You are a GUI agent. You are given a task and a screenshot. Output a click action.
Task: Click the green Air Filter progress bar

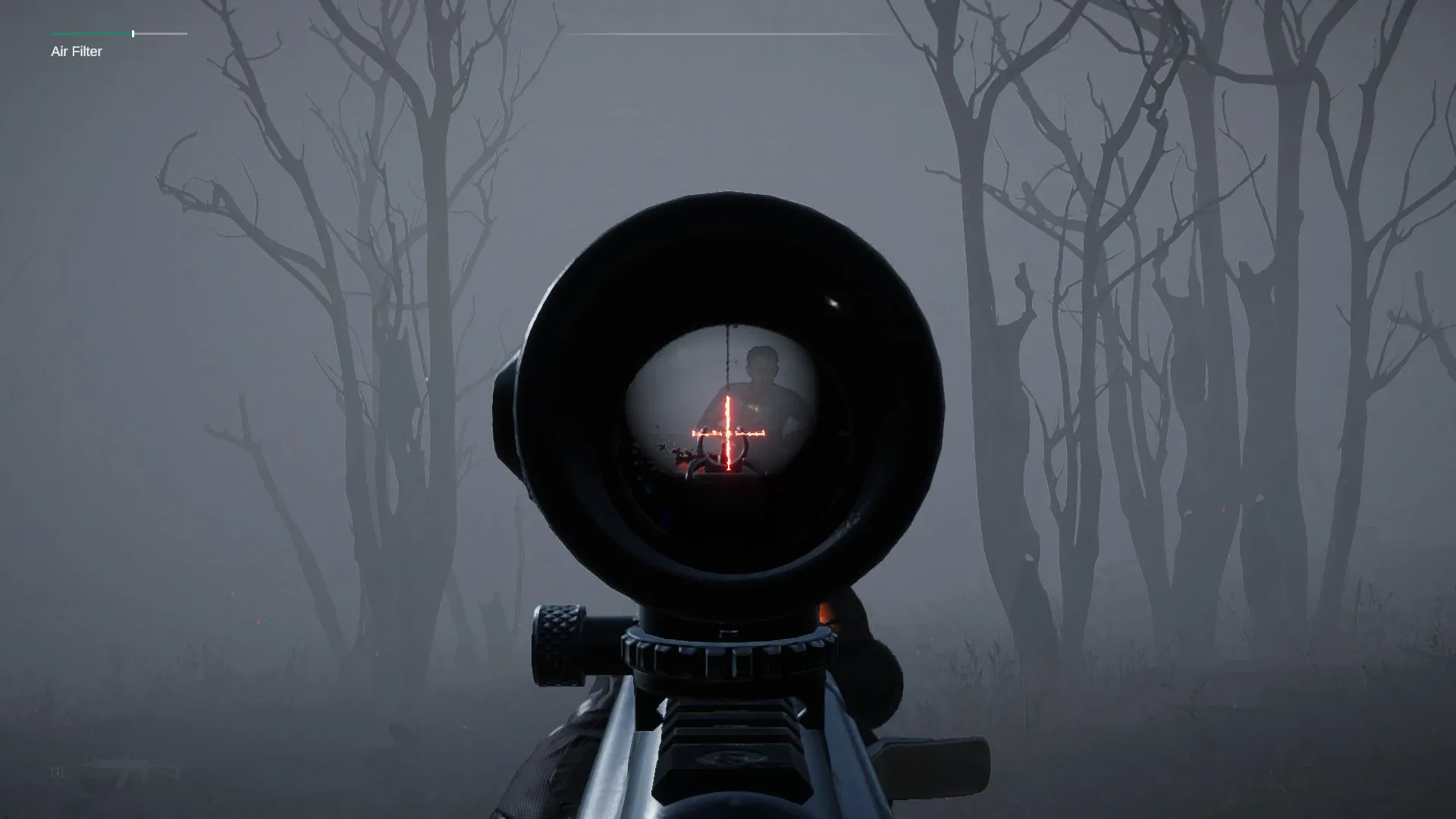(x=89, y=33)
